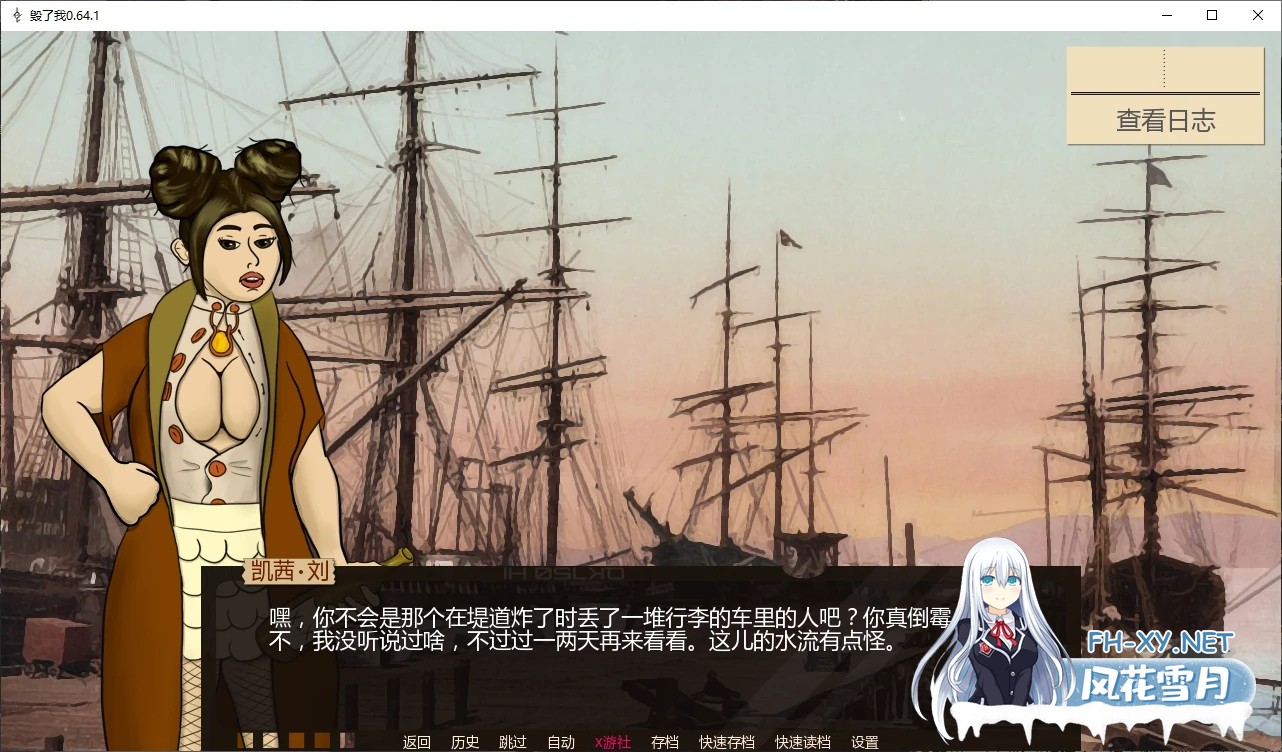Click the dotted indicator above 查看日志
Viewport: 1282px width, 752px height.
click(1165, 67)
